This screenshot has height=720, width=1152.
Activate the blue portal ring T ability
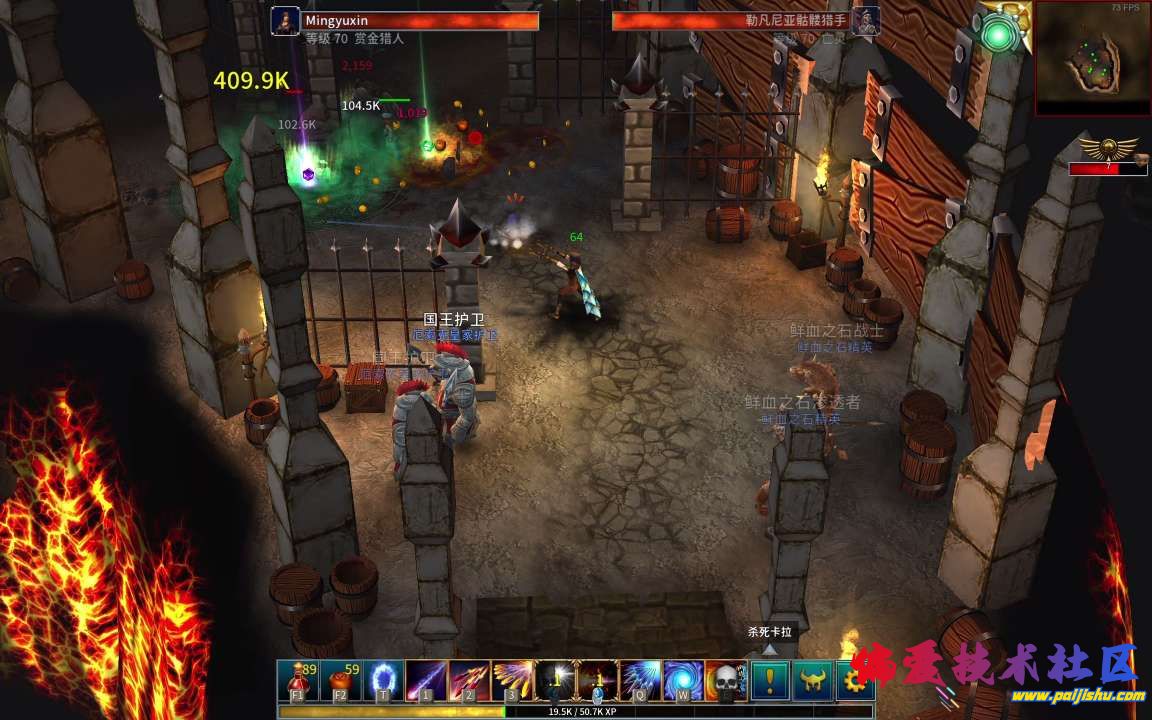(384, 680)
